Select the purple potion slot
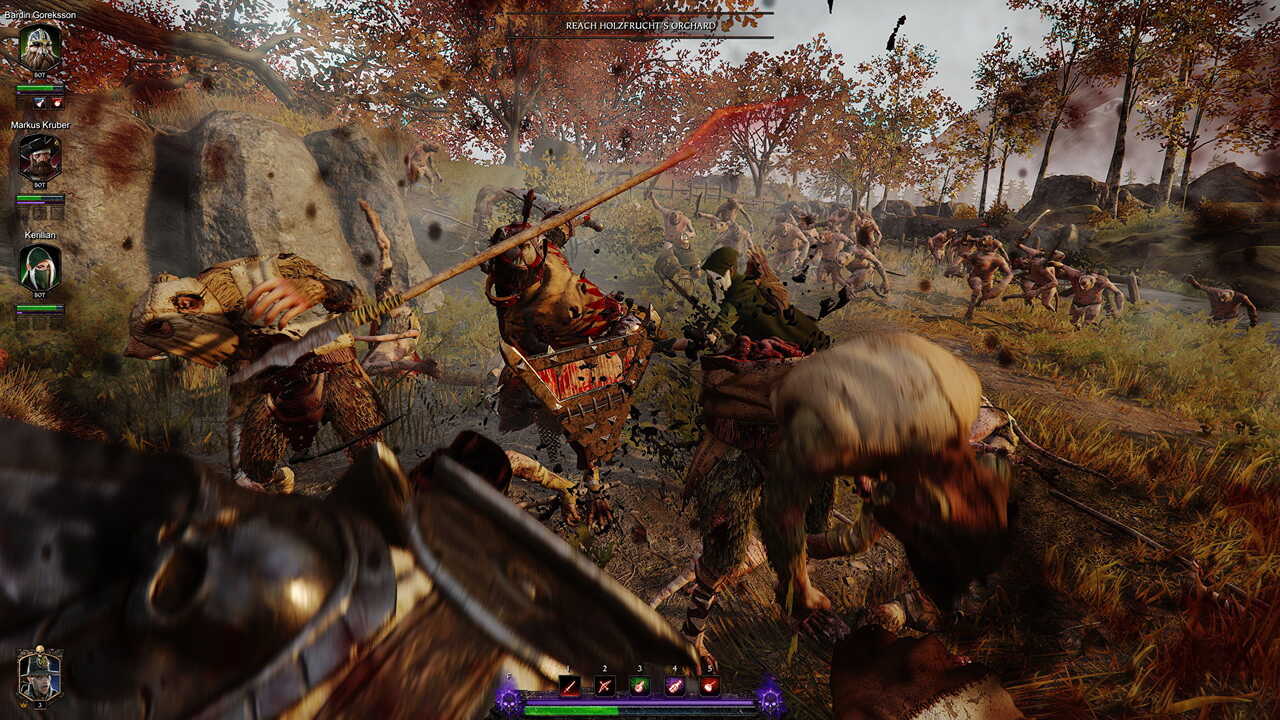Screen dimensions: 1280x720 click(674, 685)
